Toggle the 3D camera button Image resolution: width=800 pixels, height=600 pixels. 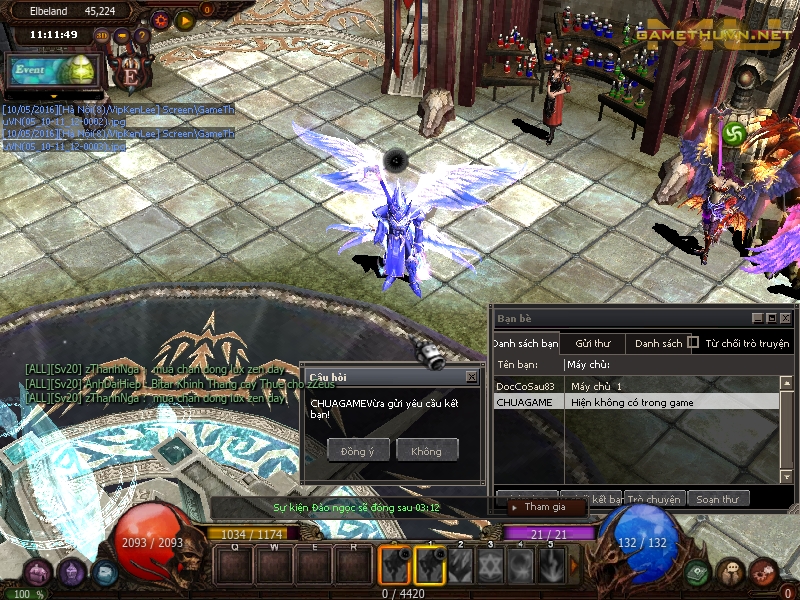pos(102,35)
